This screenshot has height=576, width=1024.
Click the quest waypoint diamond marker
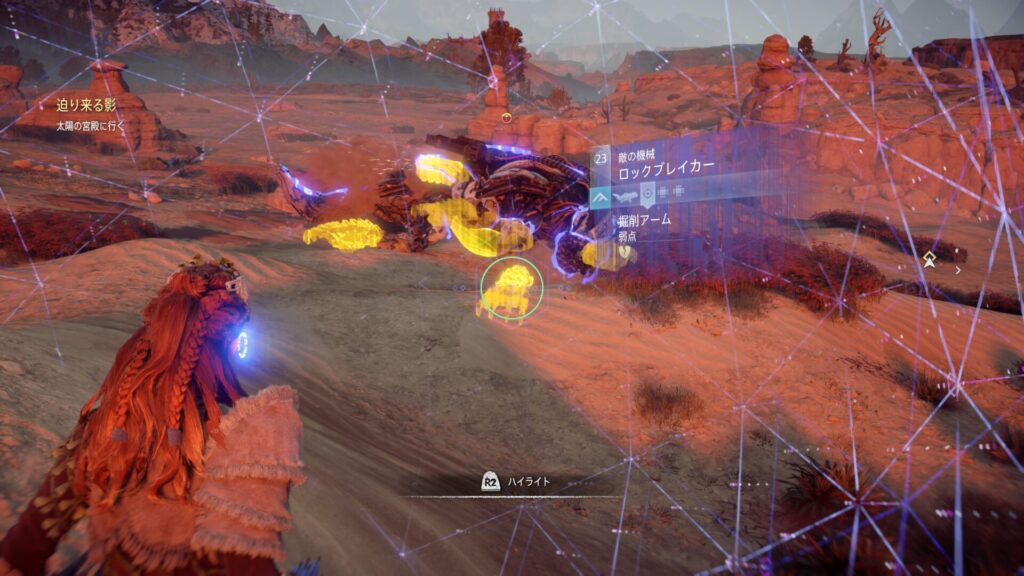(930, 260)
